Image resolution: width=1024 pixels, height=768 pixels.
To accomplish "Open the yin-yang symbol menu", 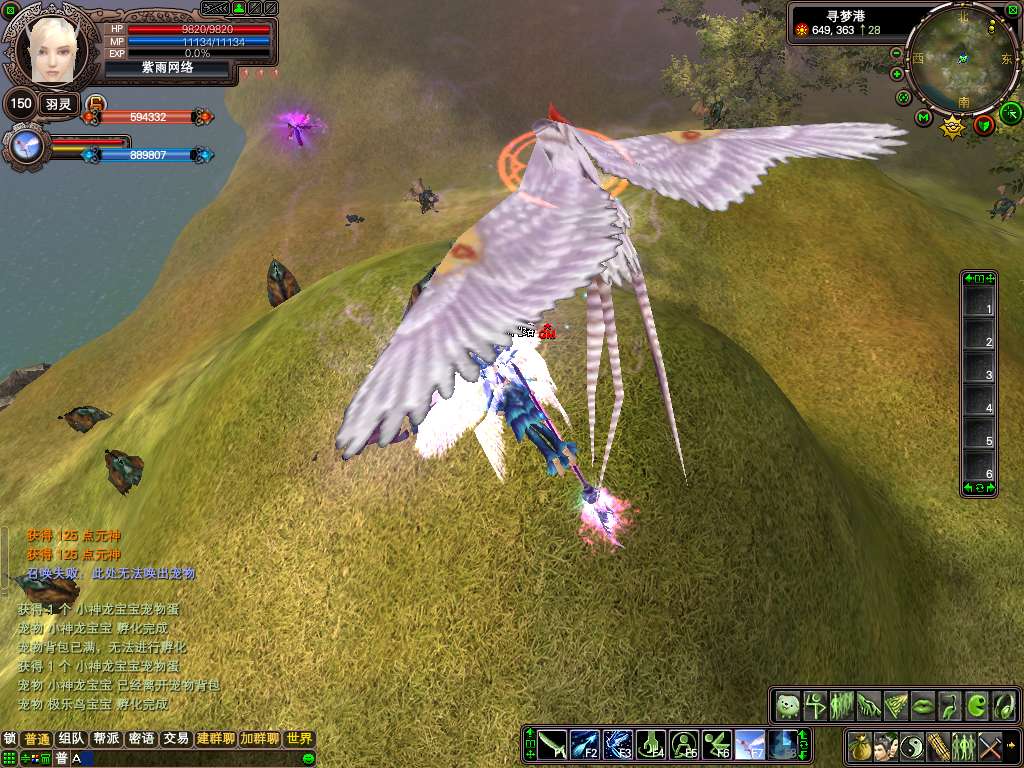I will coord(912,746).
